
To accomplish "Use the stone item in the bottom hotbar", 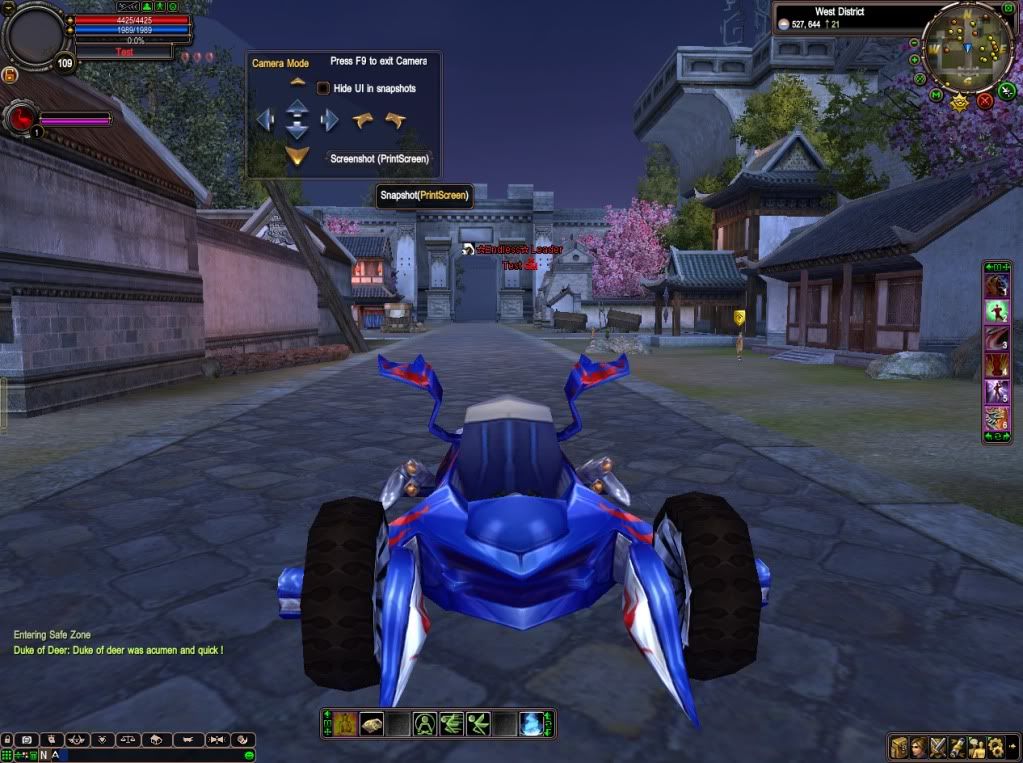I will tap(371, 723).
